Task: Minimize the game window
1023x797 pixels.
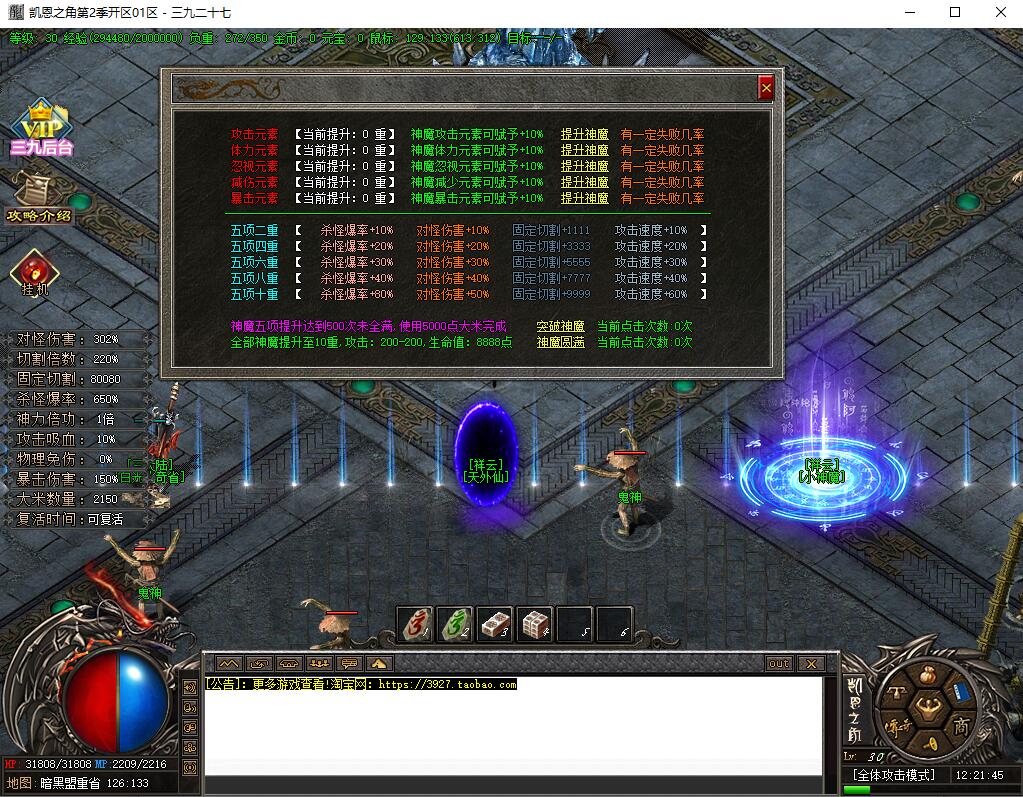Action: click(x=909, y=13)
